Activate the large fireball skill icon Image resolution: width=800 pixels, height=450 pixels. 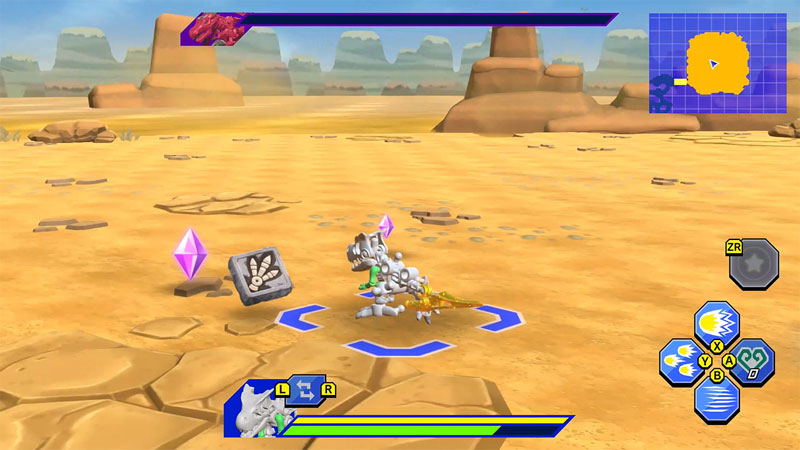716,322
